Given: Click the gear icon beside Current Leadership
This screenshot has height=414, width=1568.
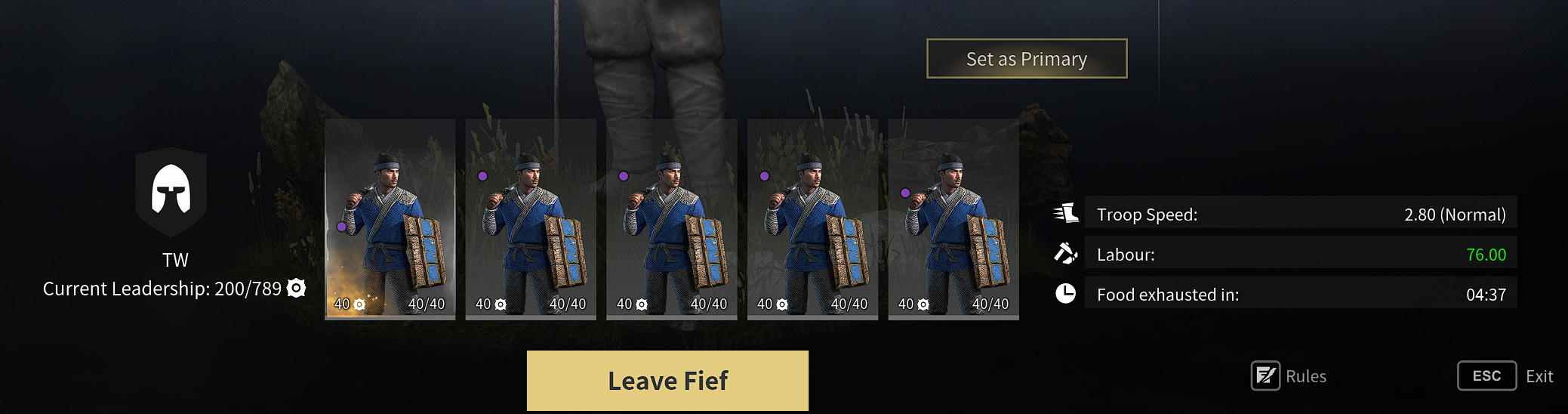Looking at the screenshot, I should click(297, 288).
